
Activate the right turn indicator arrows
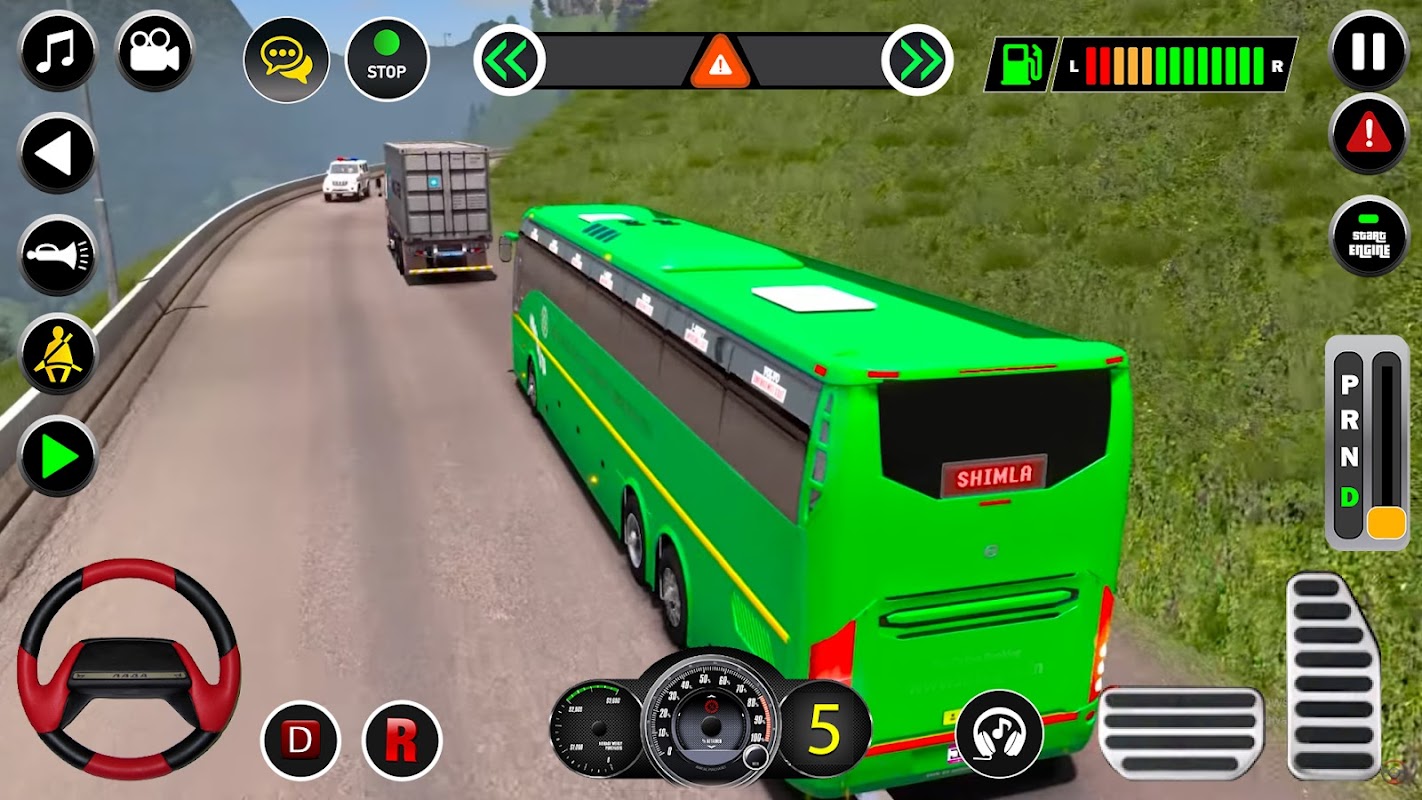click(917, 61)
